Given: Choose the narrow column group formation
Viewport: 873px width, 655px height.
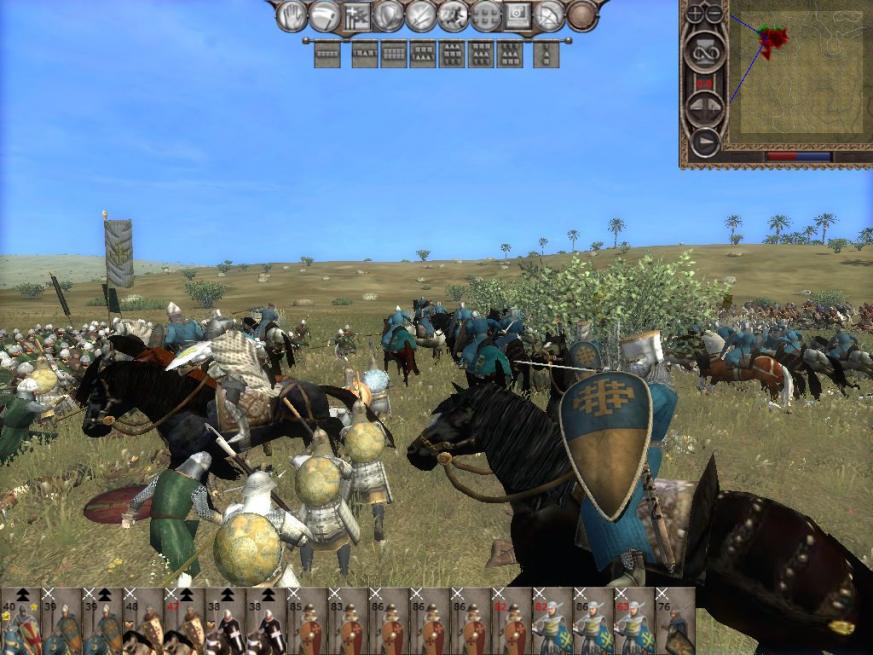Looking at the screenshot, I should click(x=546, y=54).
